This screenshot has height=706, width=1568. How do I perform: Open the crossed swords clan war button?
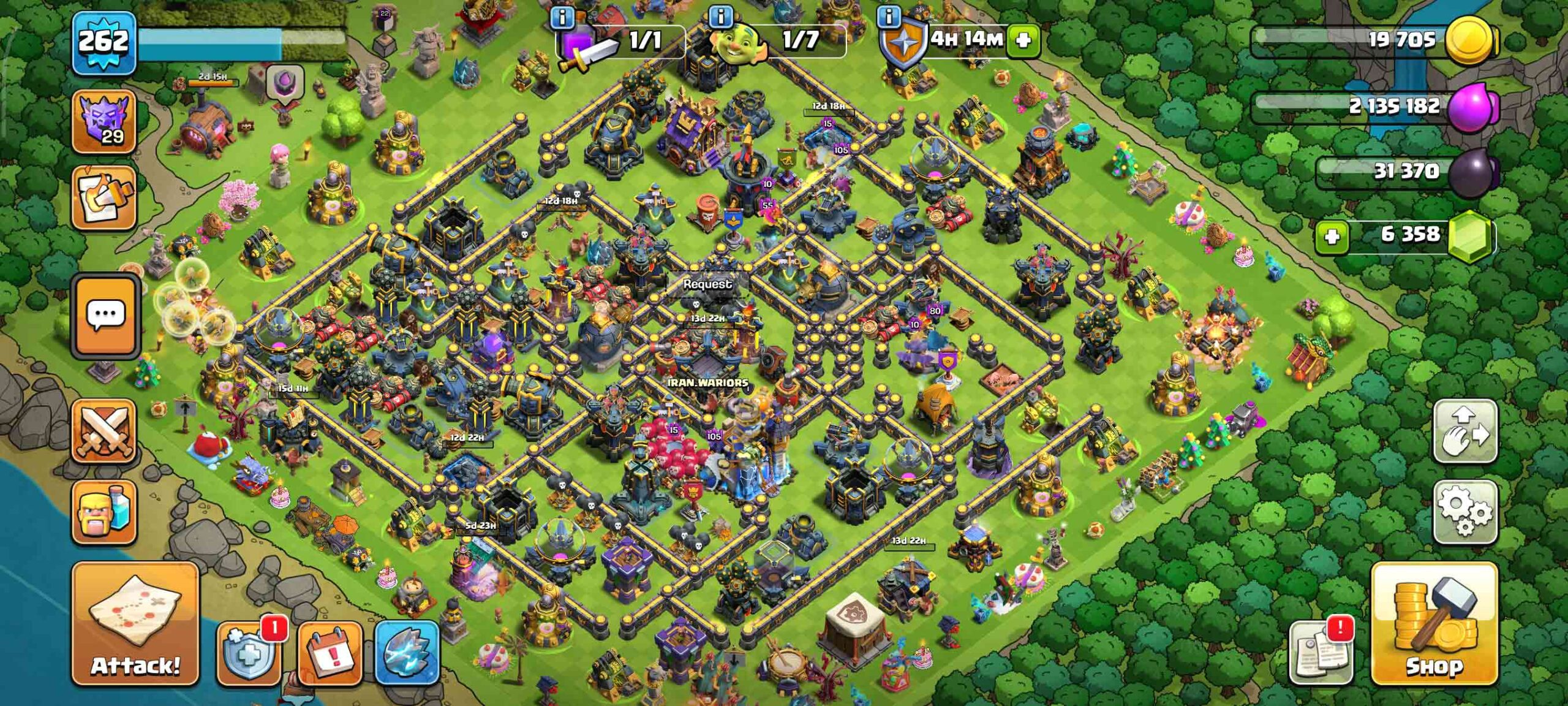(x=104, y=430)
